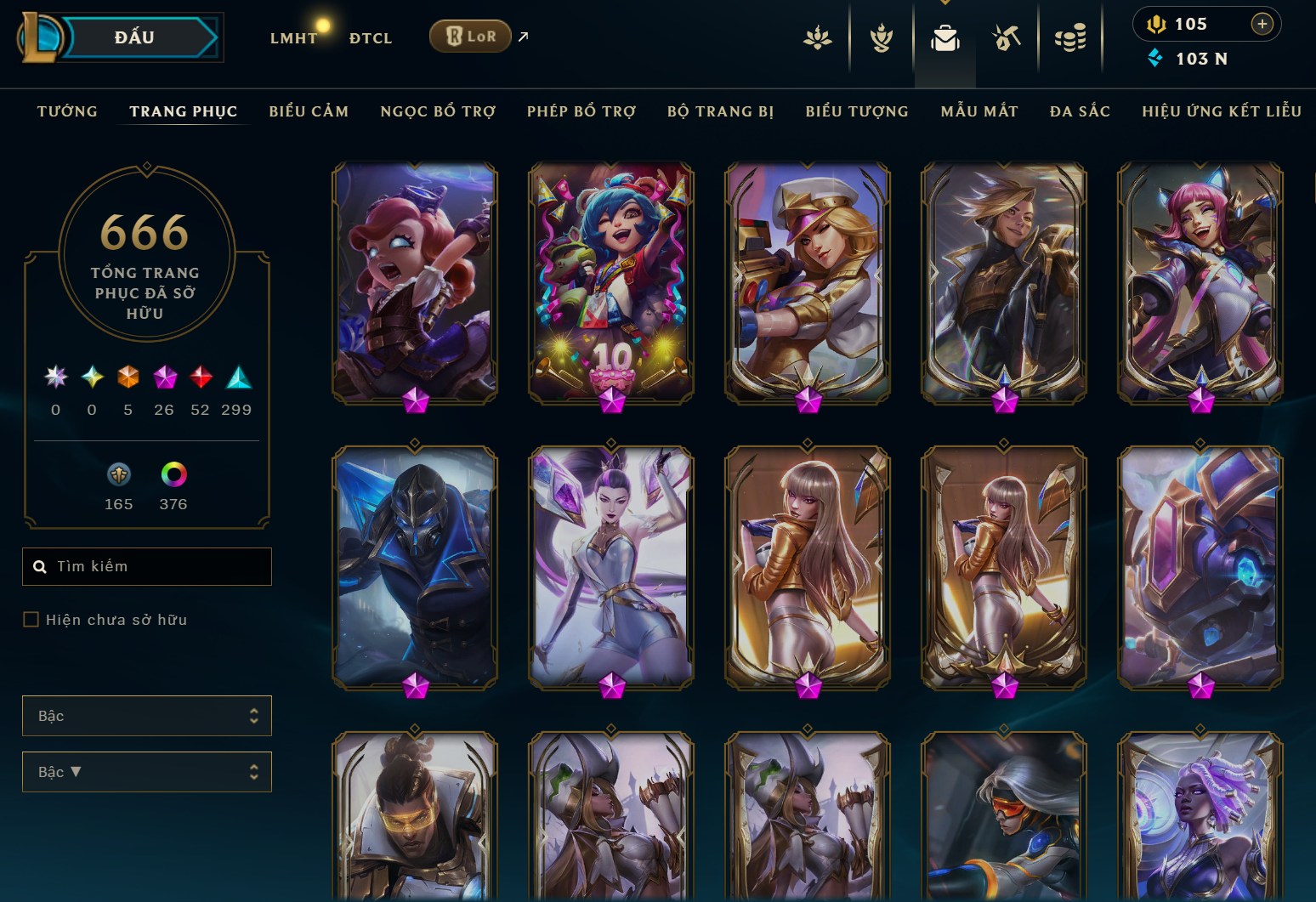Open the first 'Bậc' dropdown
This screenshot has width=1316, height=902.
pos(146,716)
